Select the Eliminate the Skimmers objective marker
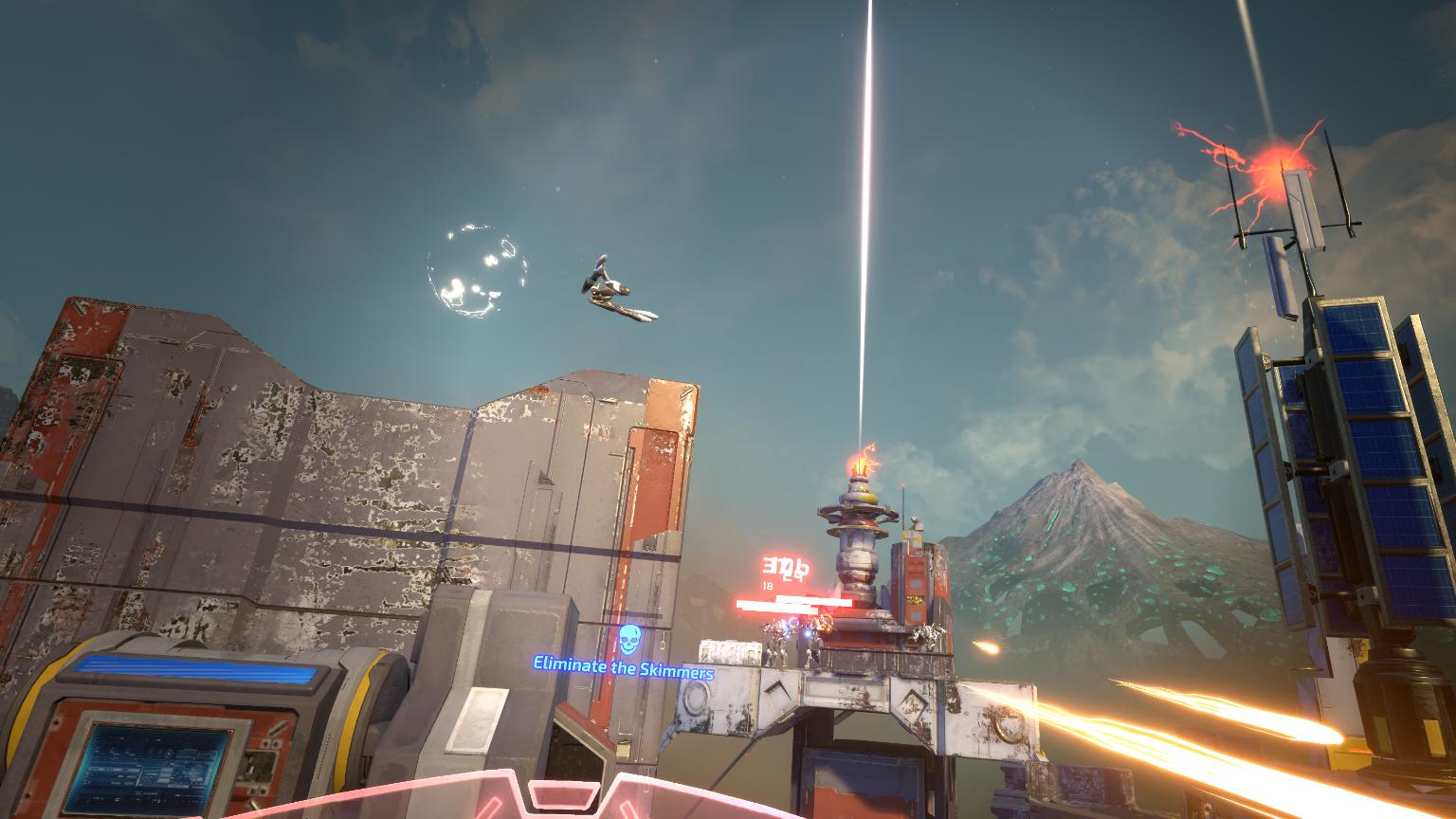Image resolution: width=1456 pixels, height=819 pixels. [x=625, y=643]
